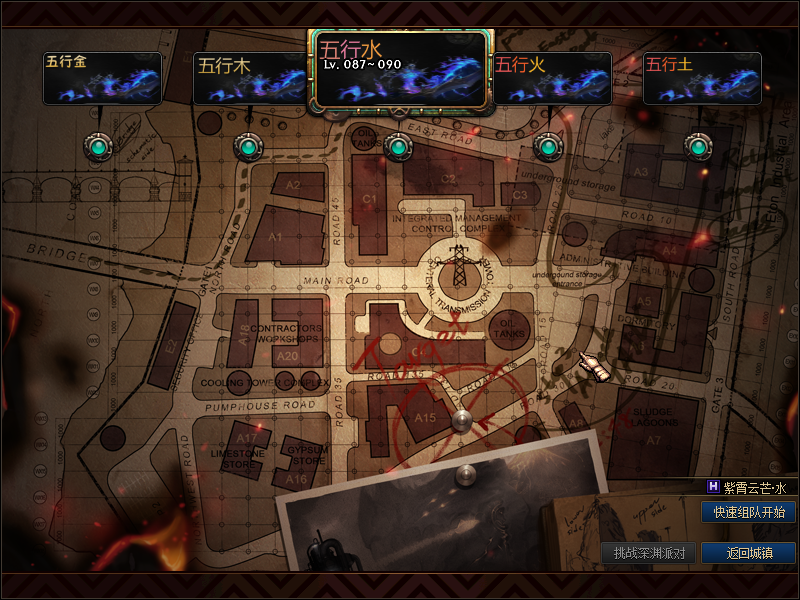Start quick party with 快速组队开始
Image resolution: width=800 pixels, height=600 pixels.
[748, 512]
